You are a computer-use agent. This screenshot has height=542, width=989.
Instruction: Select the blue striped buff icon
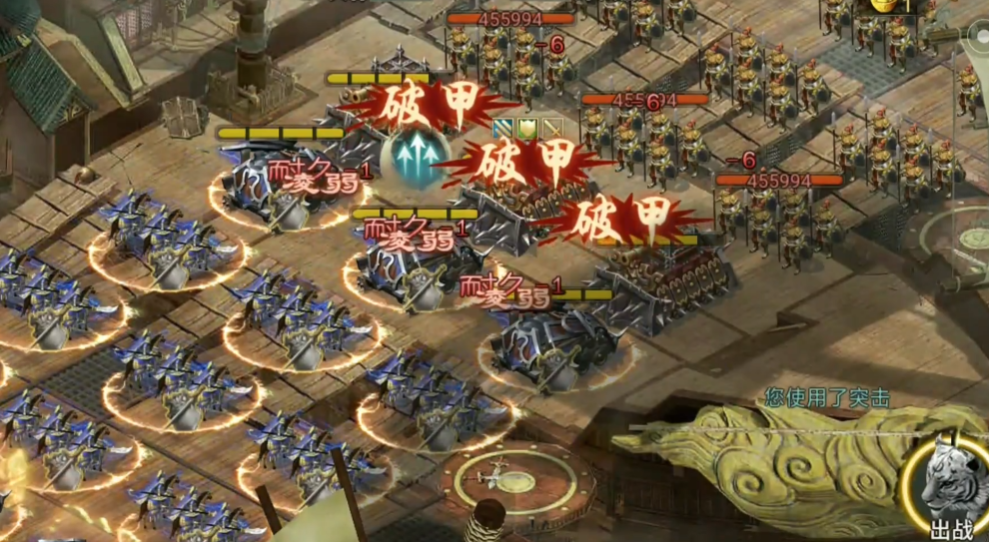pos(503,128)
